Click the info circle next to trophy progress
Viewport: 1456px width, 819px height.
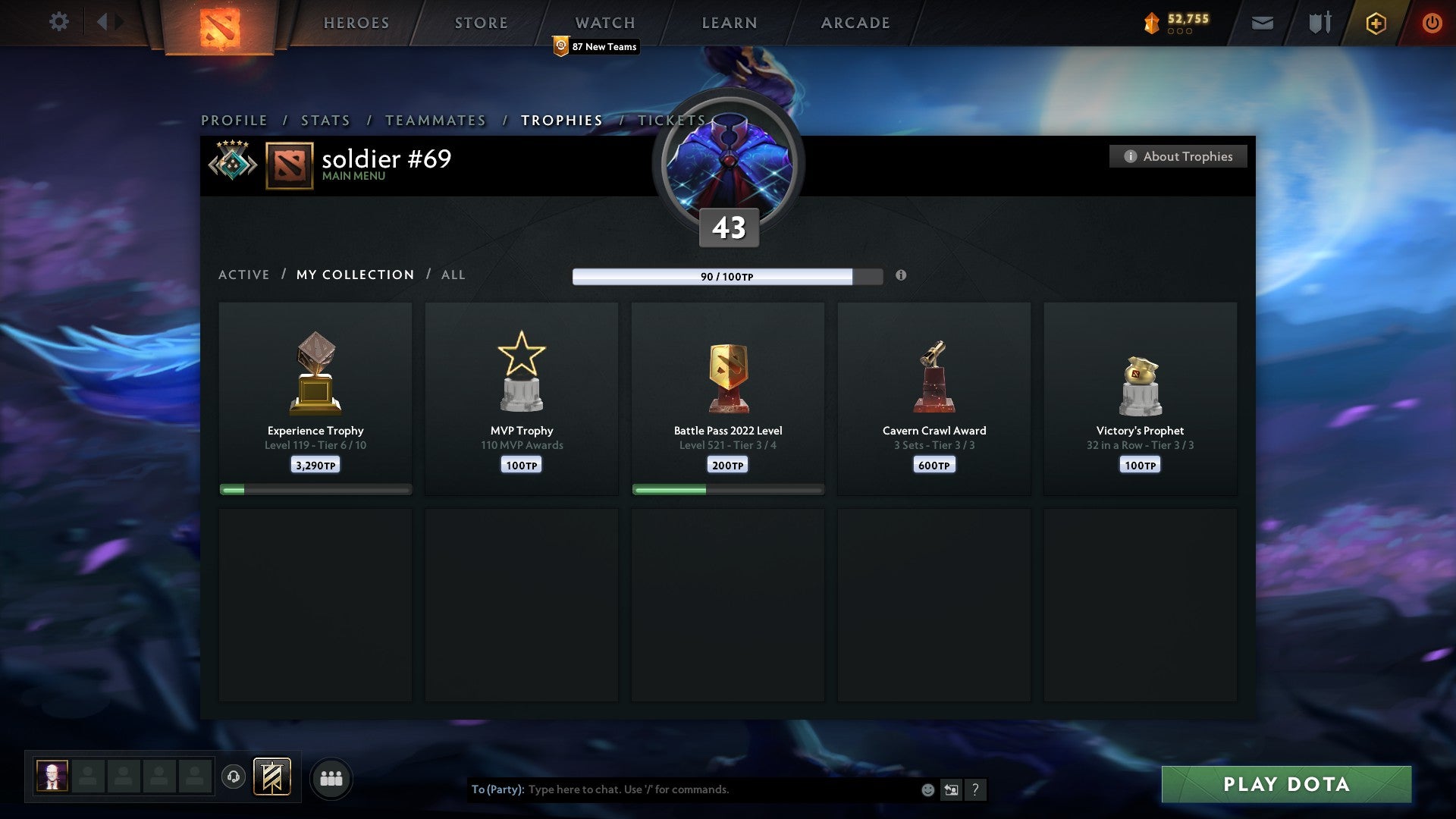pyautogui.click(x=901, y=276)
